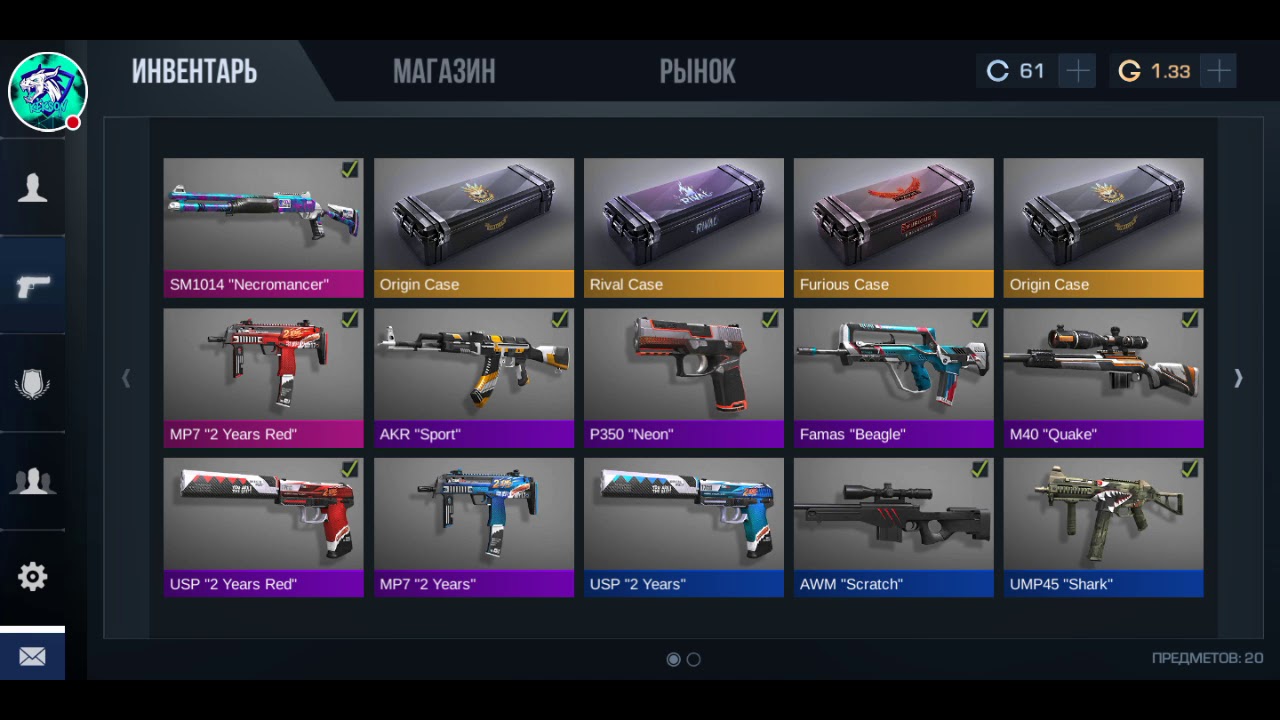The height and width of the screenshot is (720, 1280).
Task: Open the settings gear icon
Action: (32, 577)
